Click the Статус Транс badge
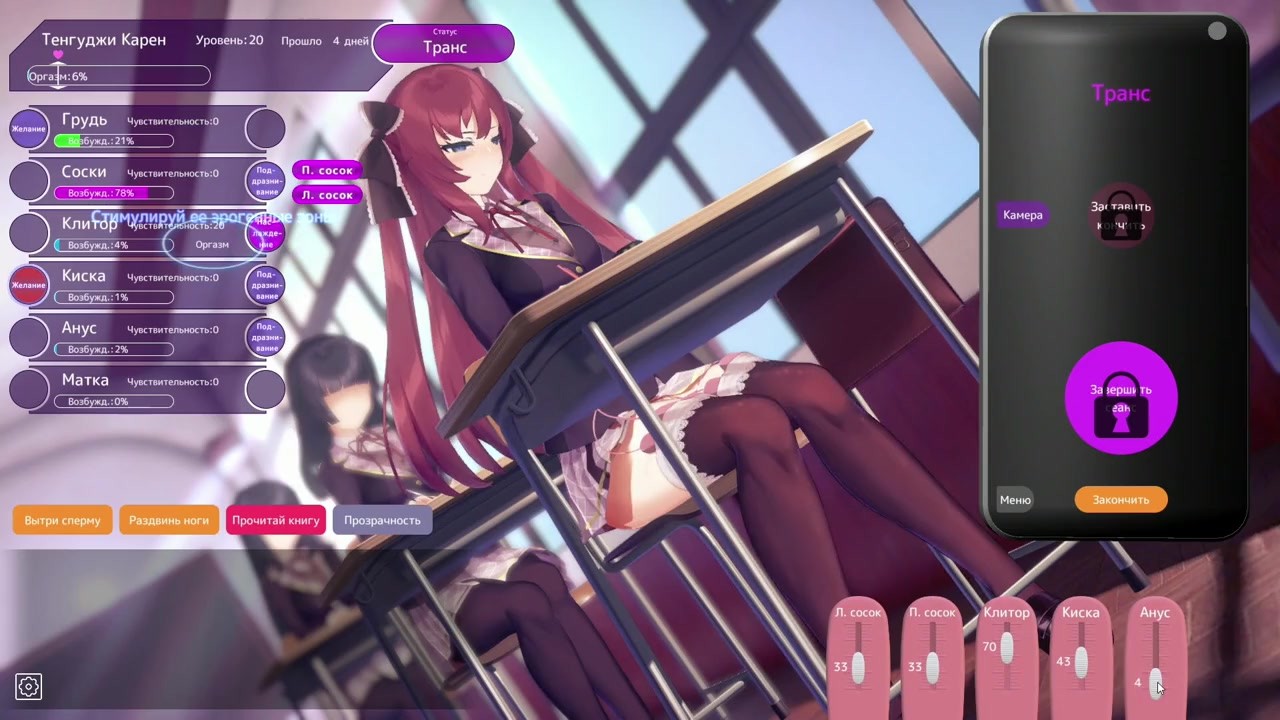Viewport: 1280px width, 720px height. (443, 43)
